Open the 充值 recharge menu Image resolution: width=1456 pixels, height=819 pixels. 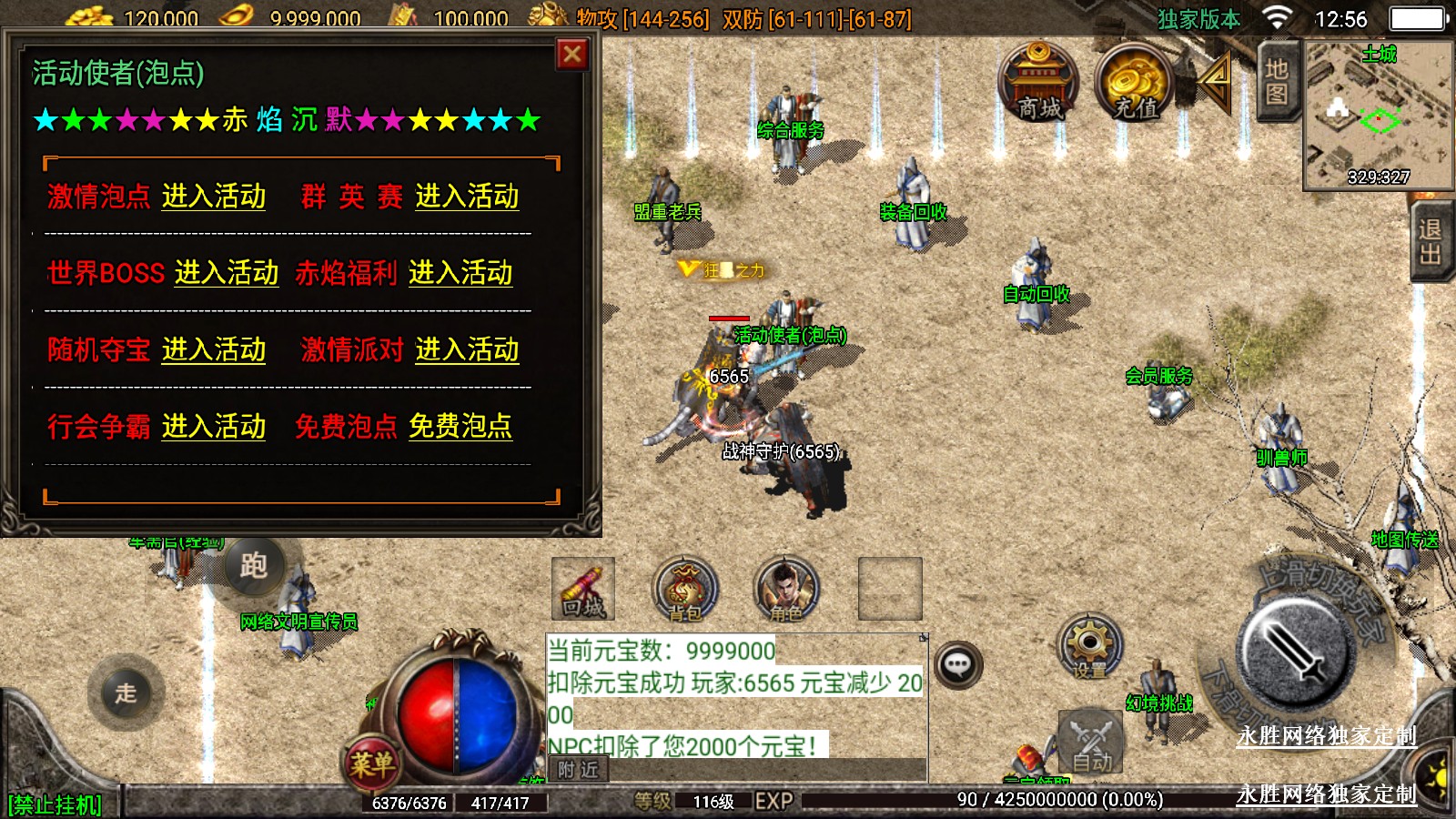point(1136,84)
